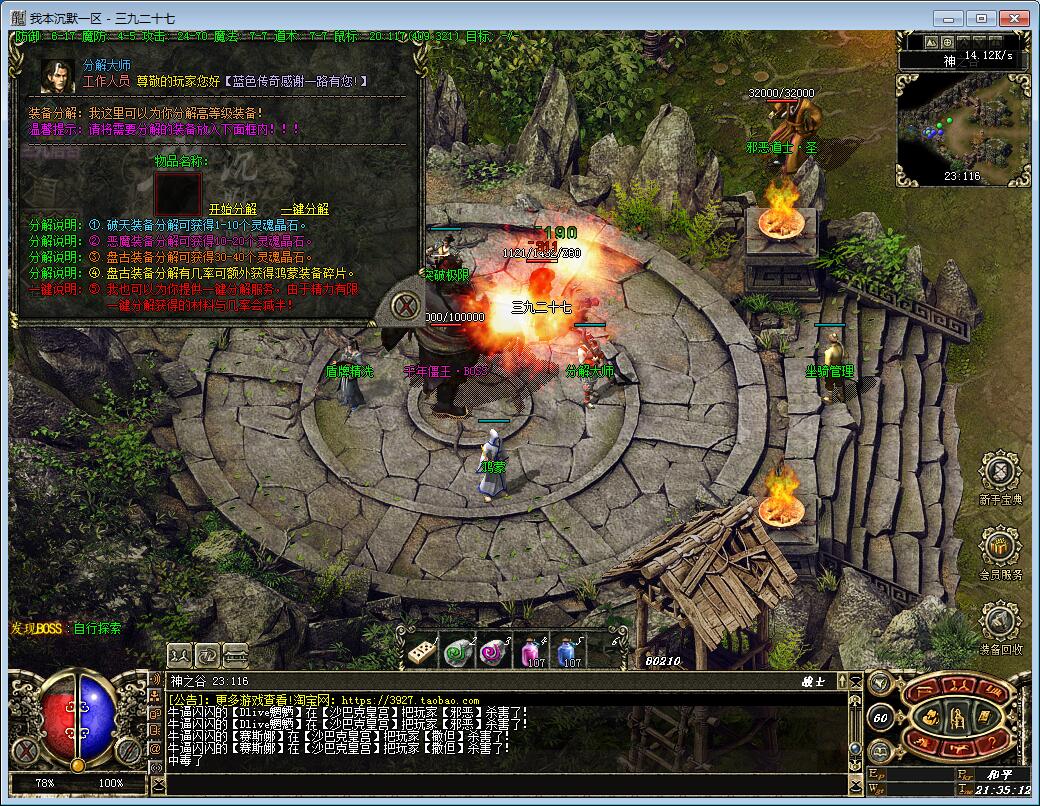Use the purple swirl item in the belt
The height and width of the screenshot is (806, 1040).
(494, 652)
